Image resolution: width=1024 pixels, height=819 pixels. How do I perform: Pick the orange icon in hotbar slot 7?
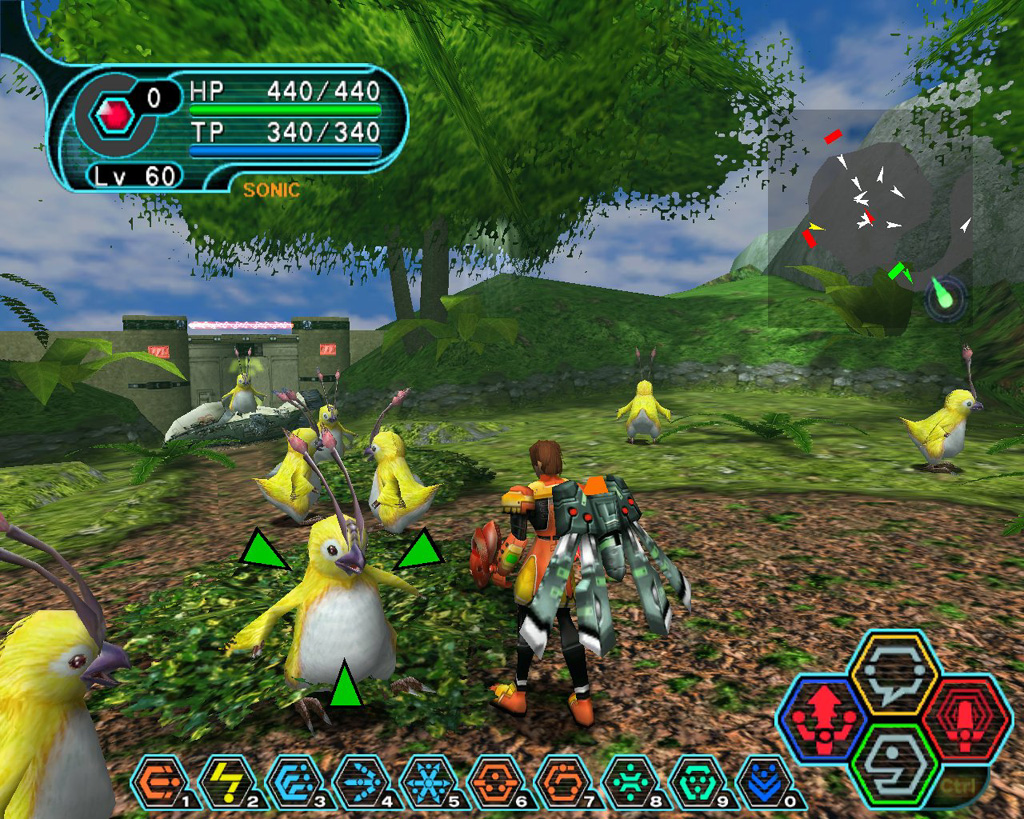(x=562, y=781)
